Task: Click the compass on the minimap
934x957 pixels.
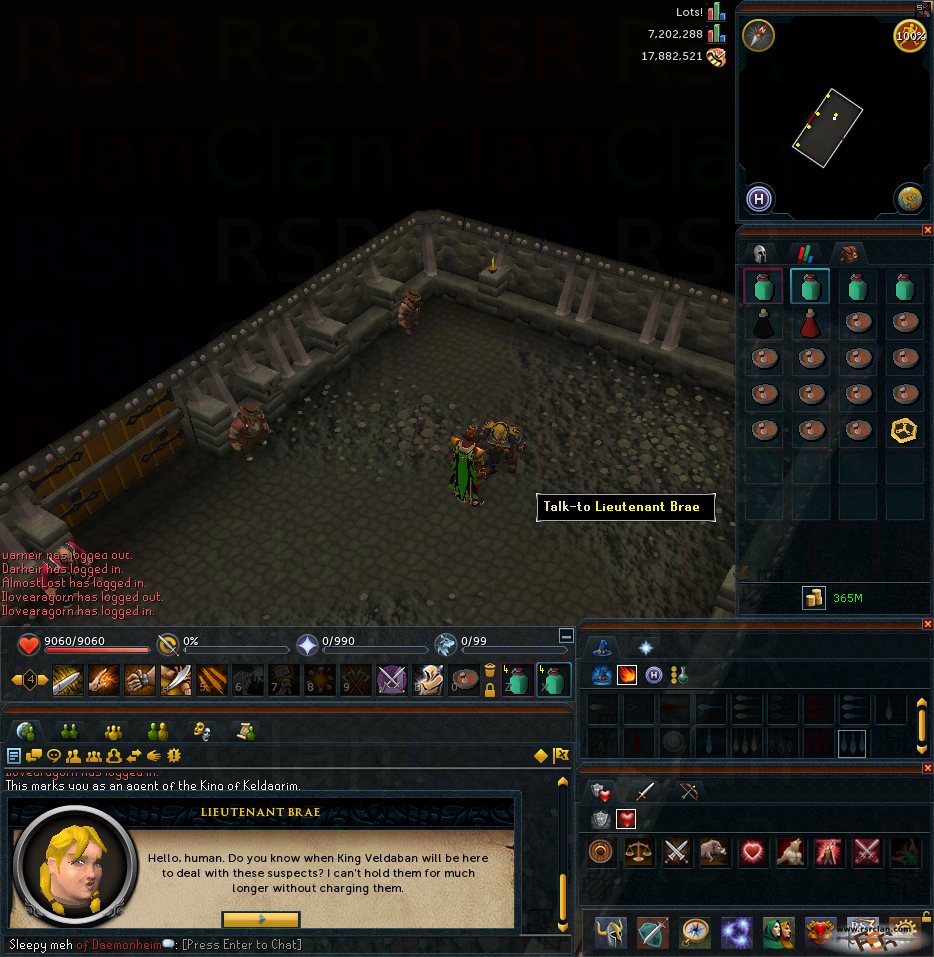Action: pyautogui.click(x=758, y=36)
